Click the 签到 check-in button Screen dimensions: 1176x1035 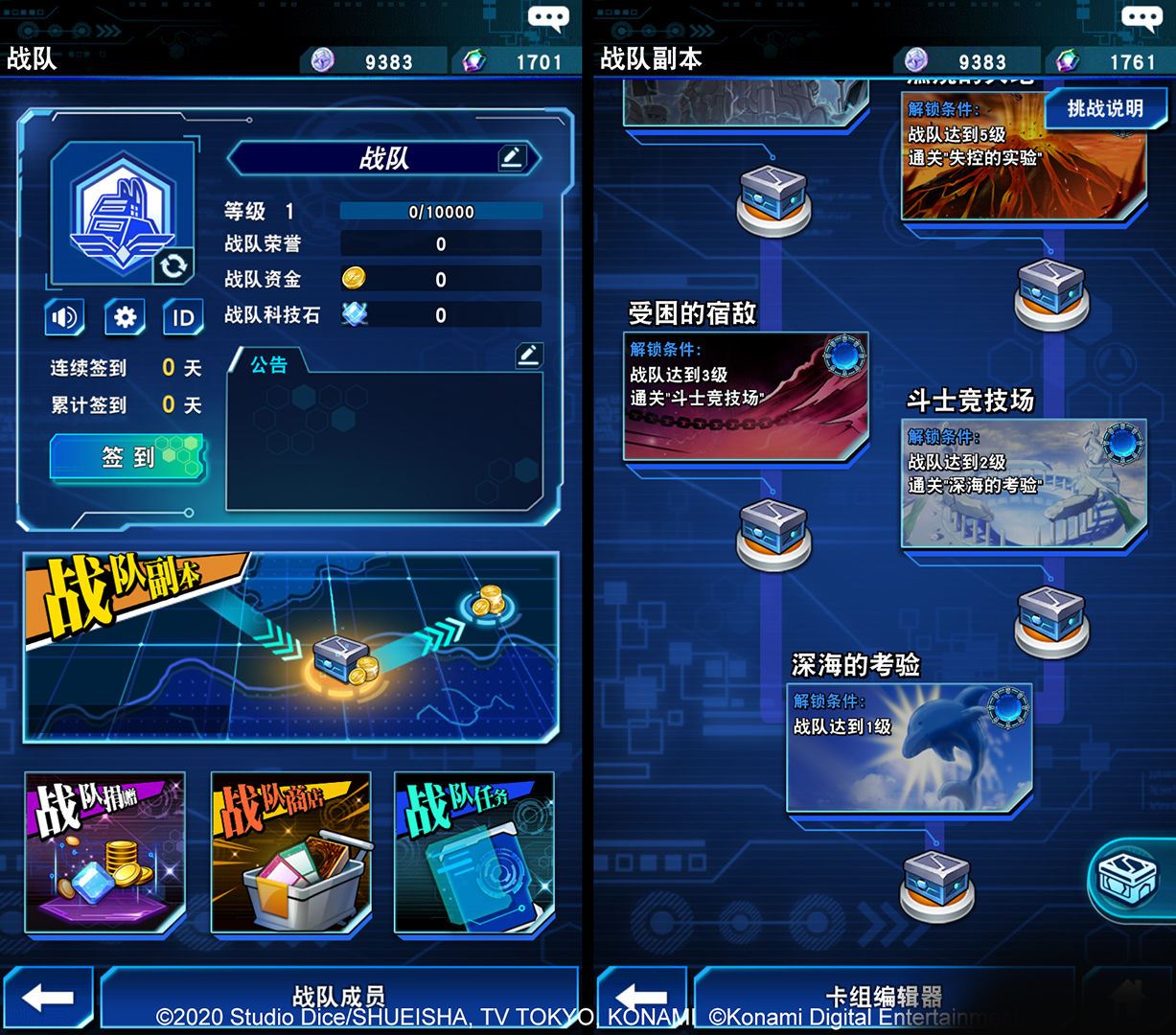[127, 457]
